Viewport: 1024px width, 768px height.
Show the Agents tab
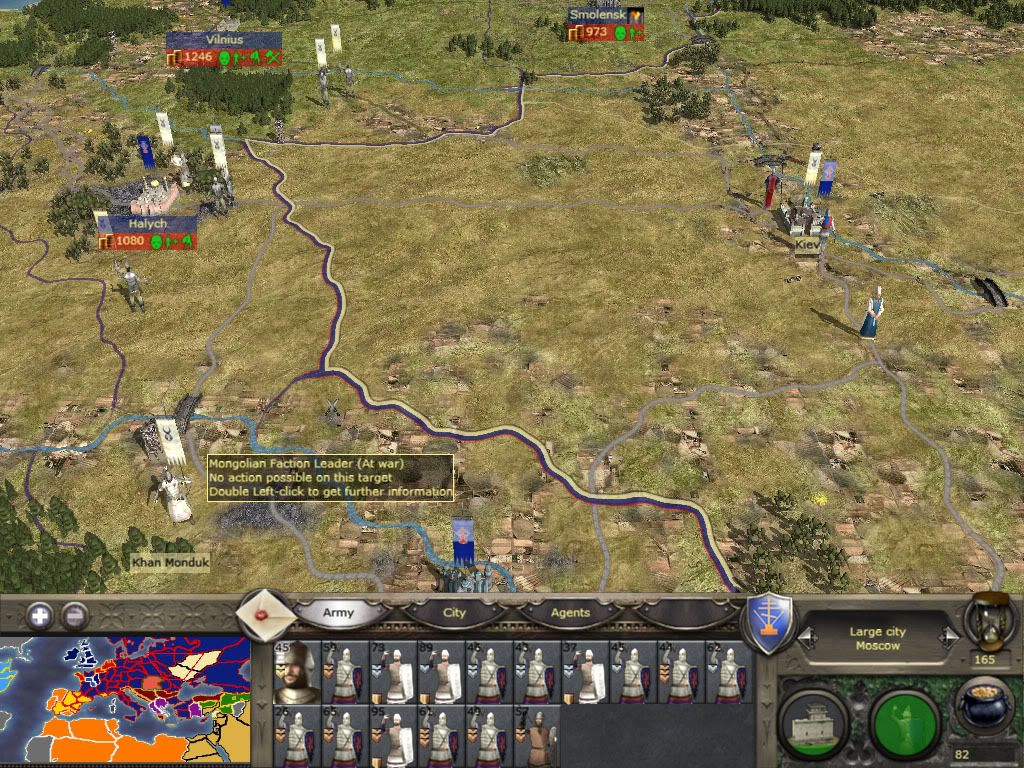pos(570,612)
